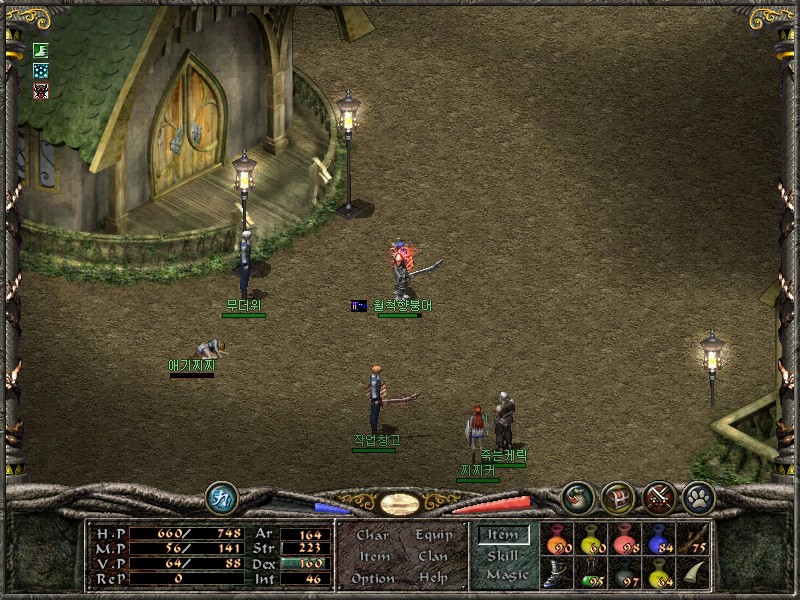Click the round crossed swords button
Viewport: 800px width, 600px height.
coord(658,496)
